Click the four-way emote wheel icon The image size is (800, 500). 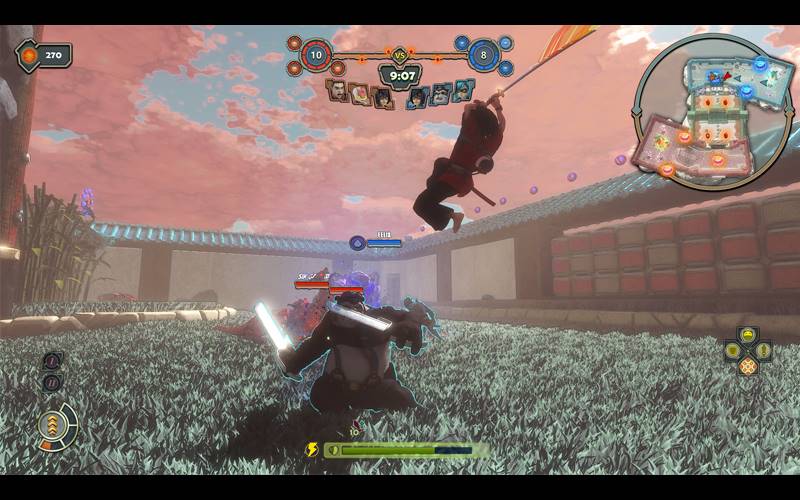click(748, 351)
